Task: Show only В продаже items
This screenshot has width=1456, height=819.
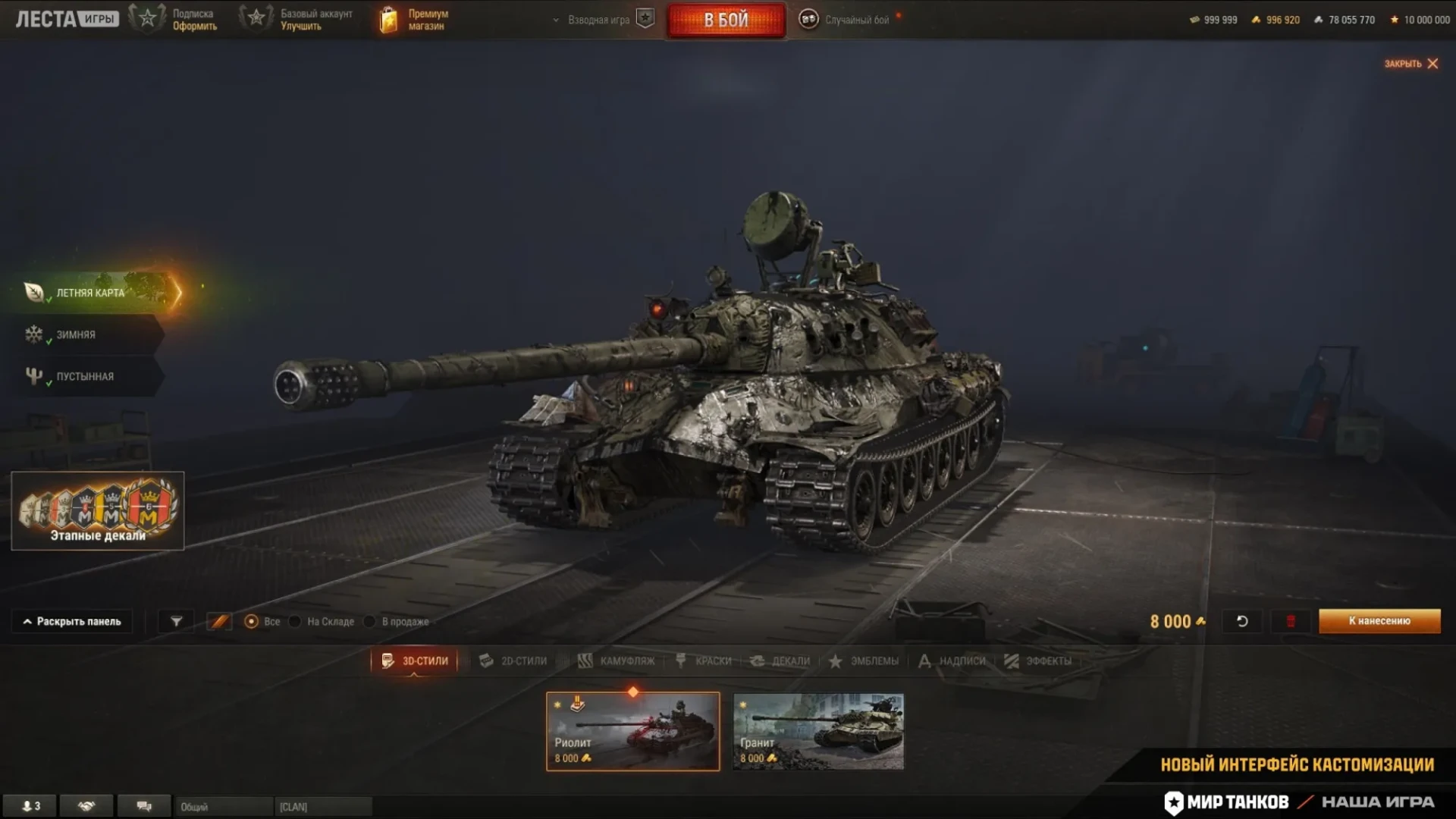Action: click(370, 622)
